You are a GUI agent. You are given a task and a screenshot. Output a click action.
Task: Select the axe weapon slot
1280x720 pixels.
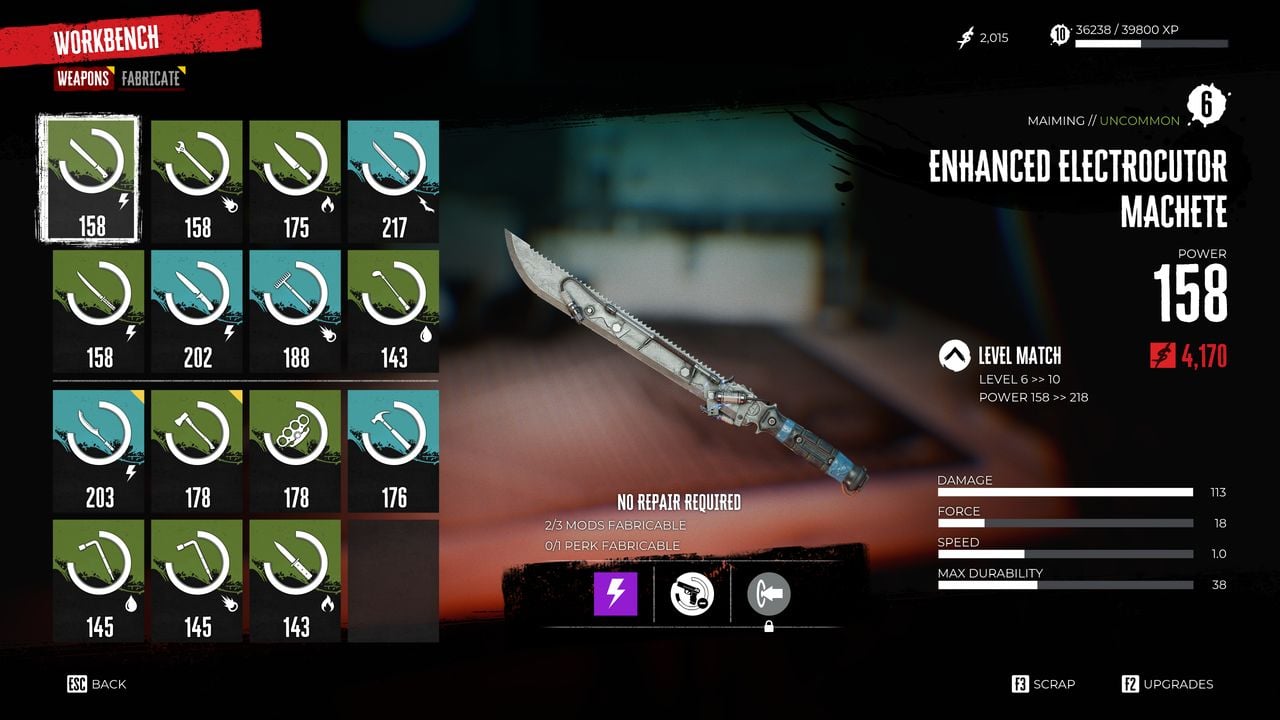[197, 450]
